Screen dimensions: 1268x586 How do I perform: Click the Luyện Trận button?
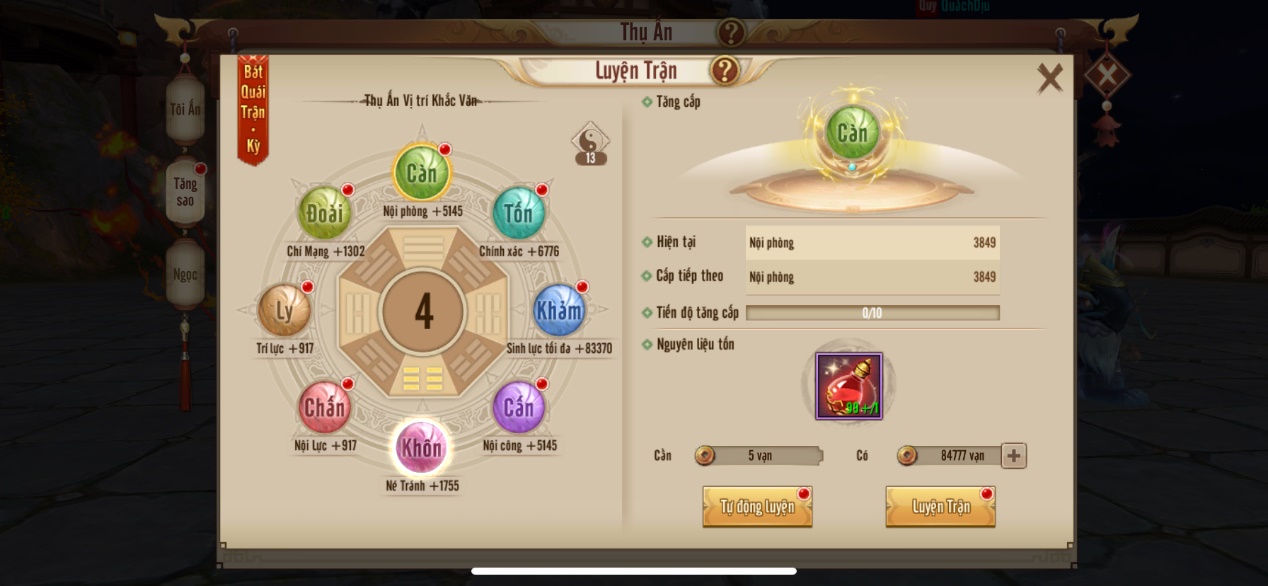940,507
